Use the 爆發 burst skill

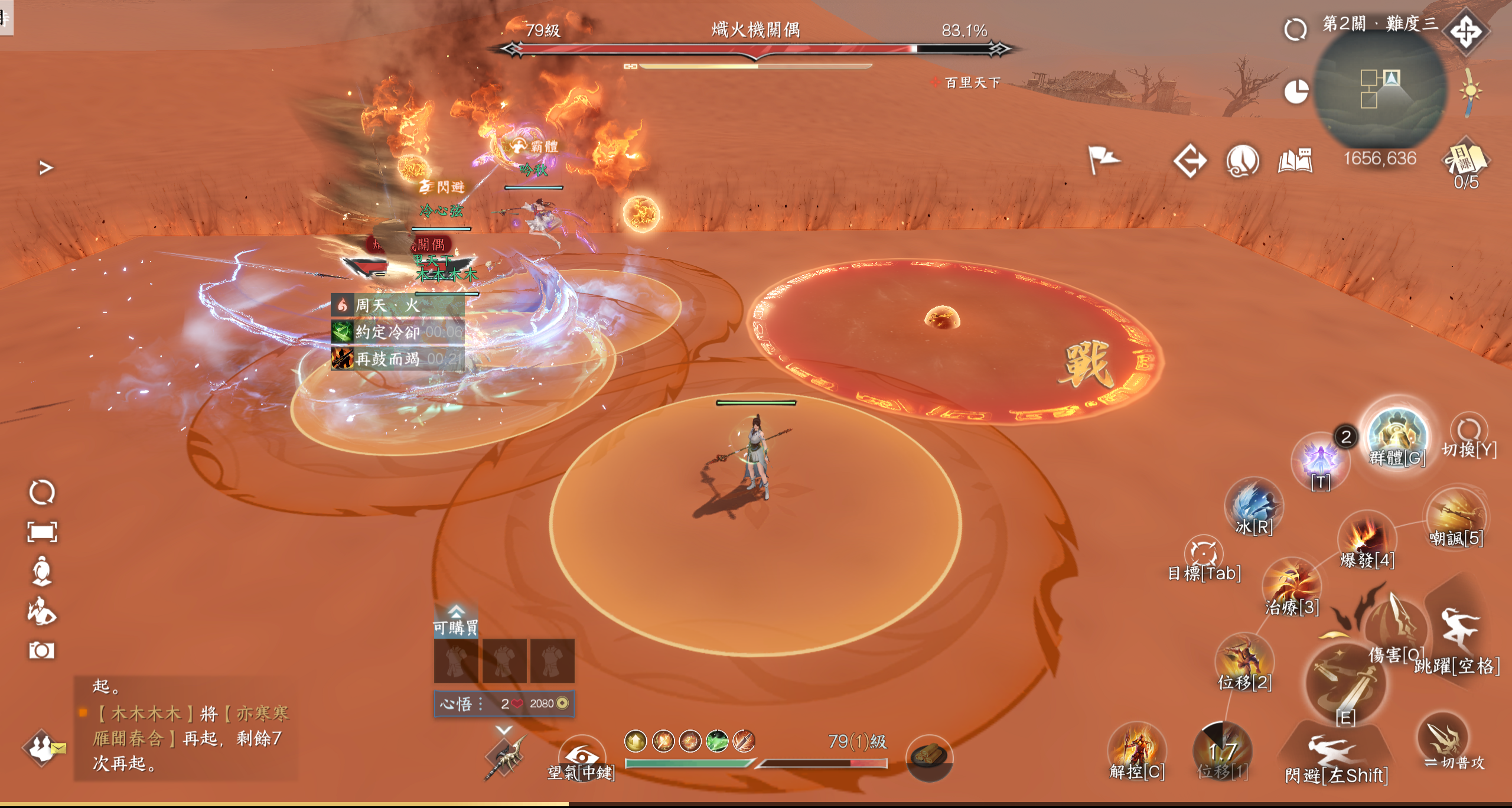tap(1366, 539)
